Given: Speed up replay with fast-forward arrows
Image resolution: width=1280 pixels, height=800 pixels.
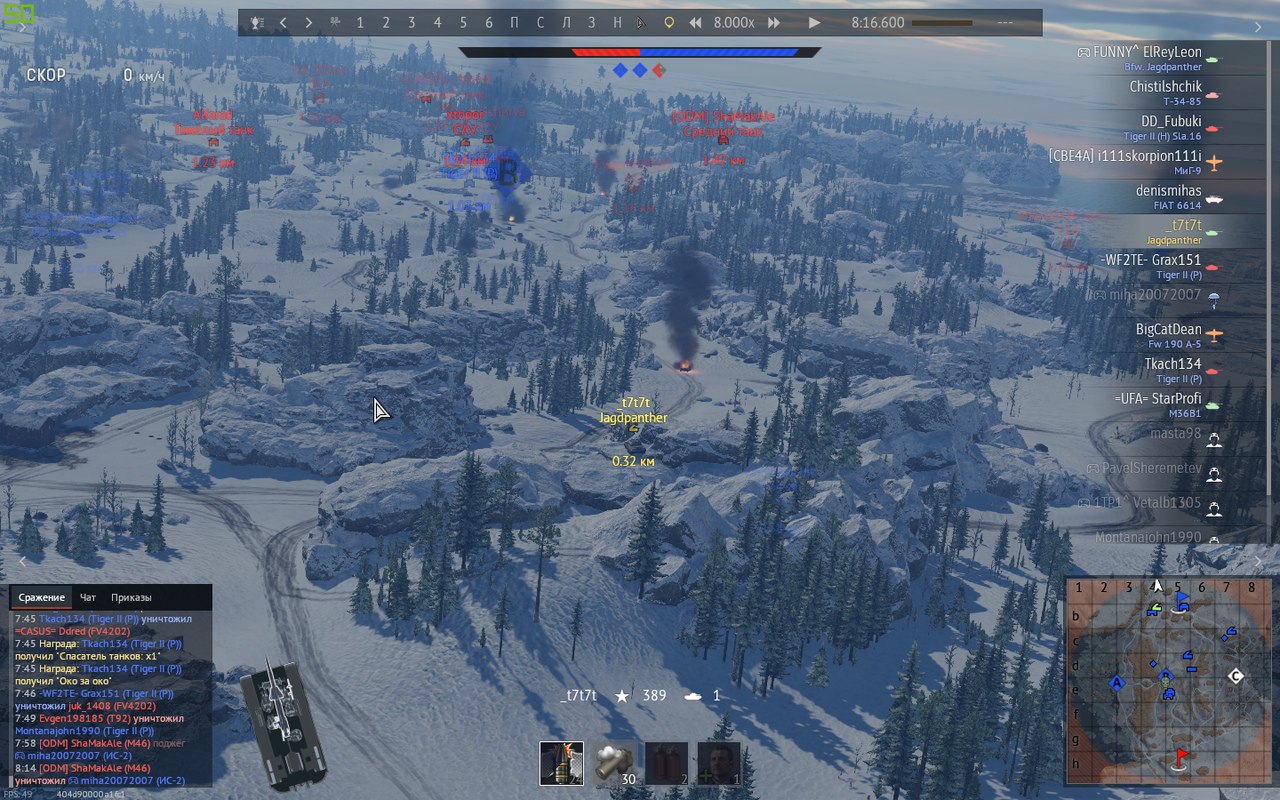Looking at the screenshot, I should tap(773, 23).
